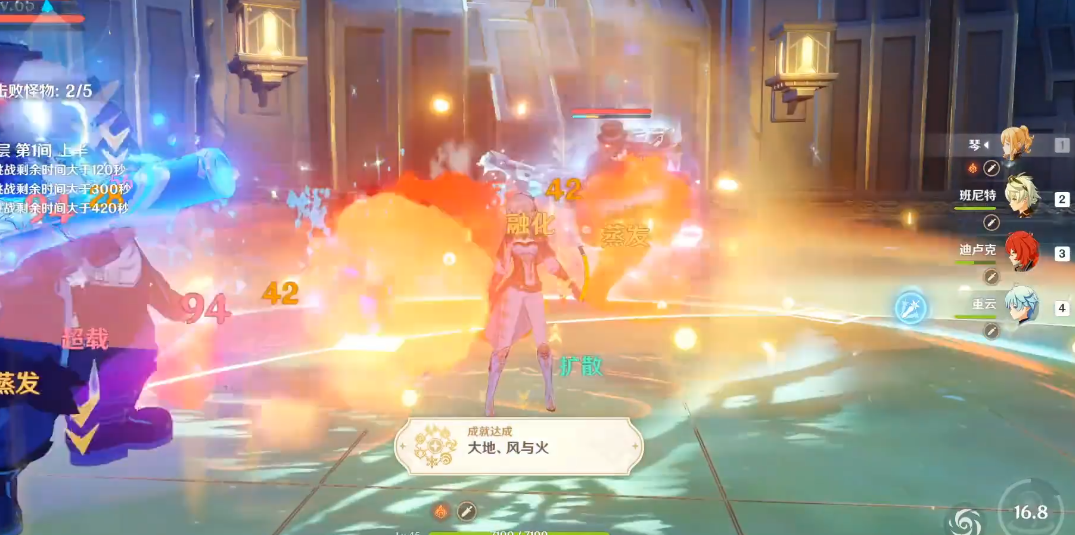Image resolution: width=1075 pixels, height=535 pixels.
Task: Trigger the elemental burst showing 16.8 cooldown
Action: [1030, 512]
